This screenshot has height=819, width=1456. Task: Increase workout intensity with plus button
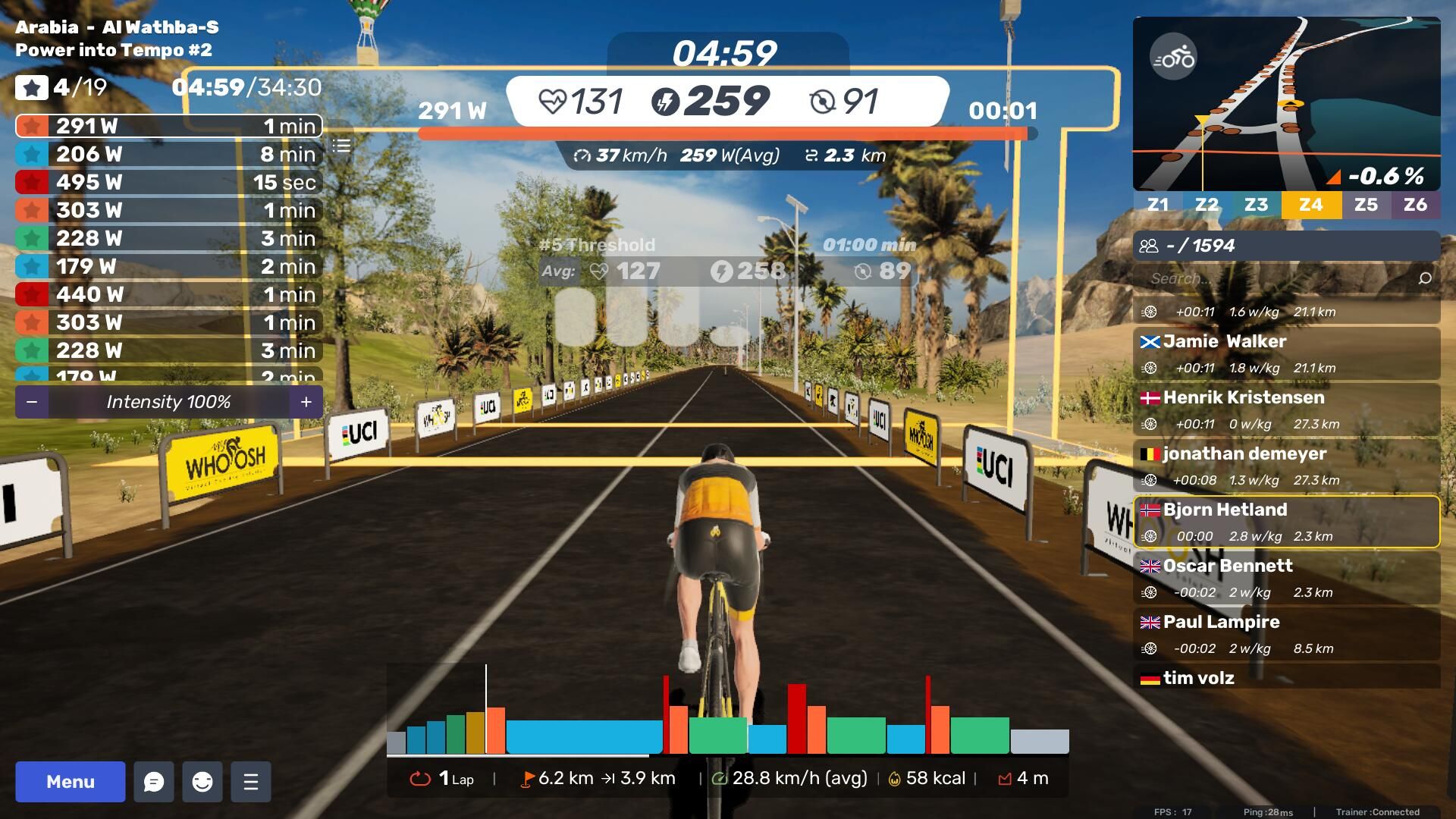coord(306,402)
